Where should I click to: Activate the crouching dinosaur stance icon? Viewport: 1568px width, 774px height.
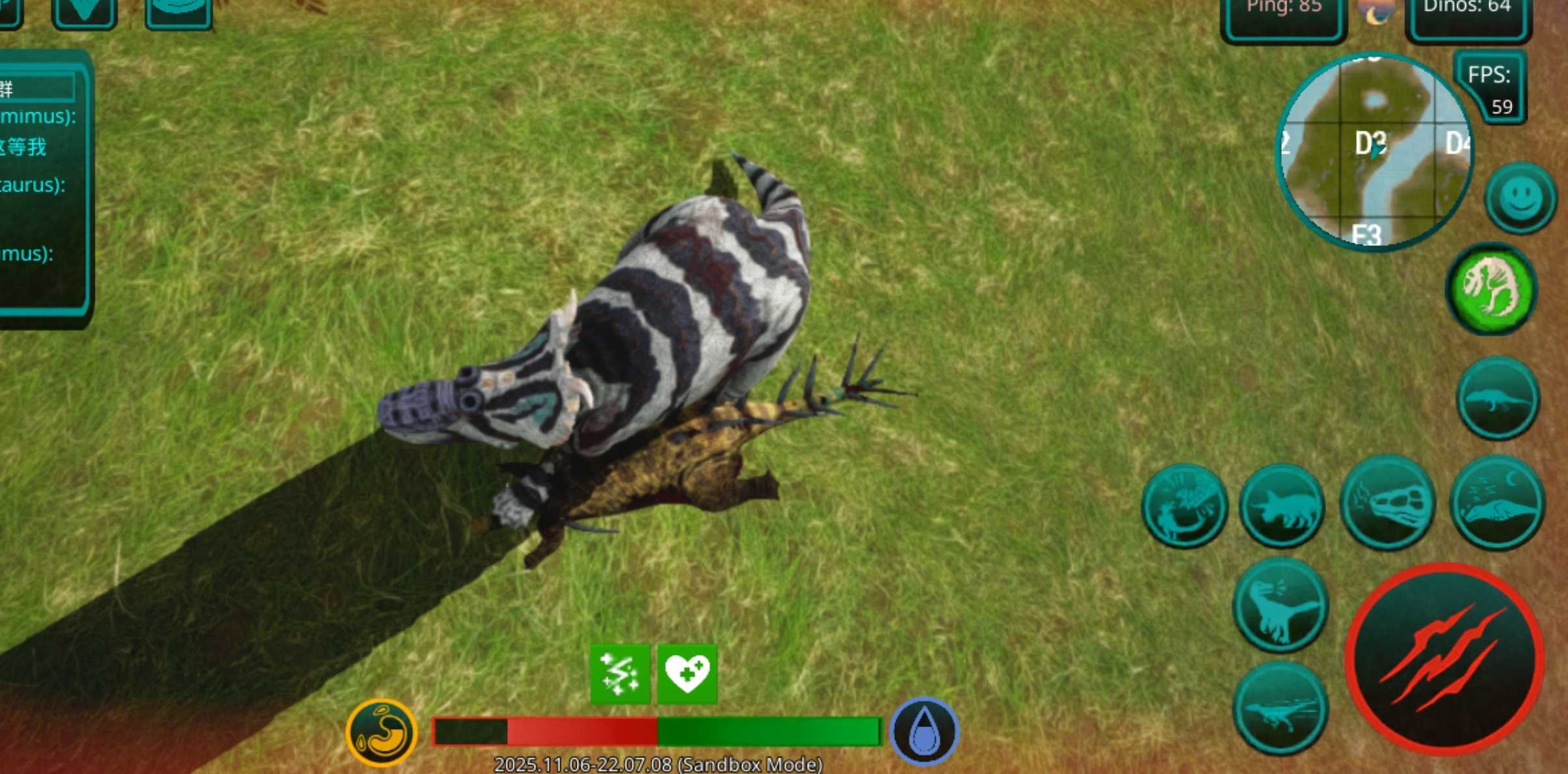tap(1497, 398)
